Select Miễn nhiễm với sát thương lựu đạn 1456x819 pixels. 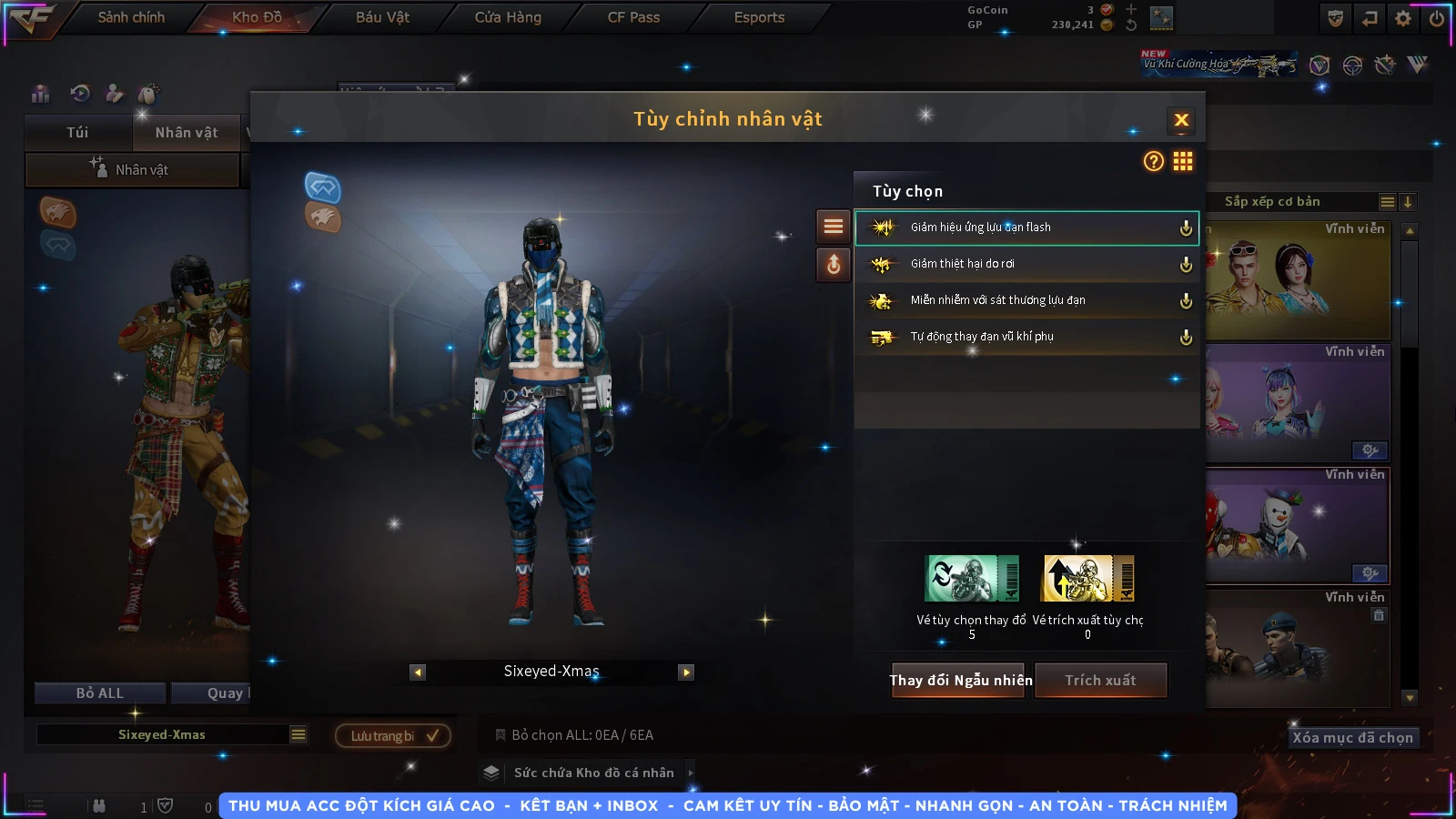click(1026, 300)
